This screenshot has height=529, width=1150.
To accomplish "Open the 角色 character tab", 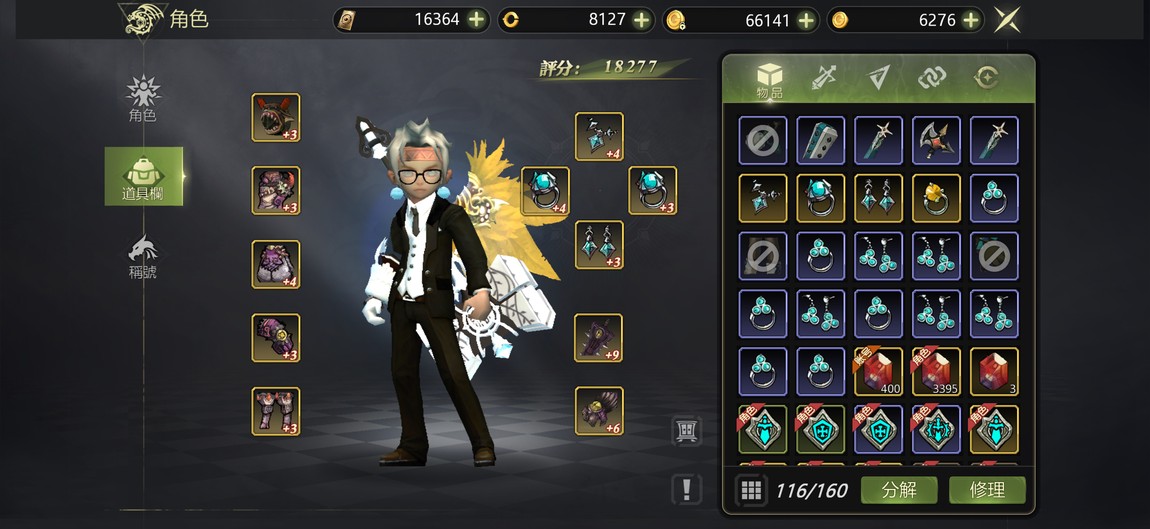I will point(143,98).
